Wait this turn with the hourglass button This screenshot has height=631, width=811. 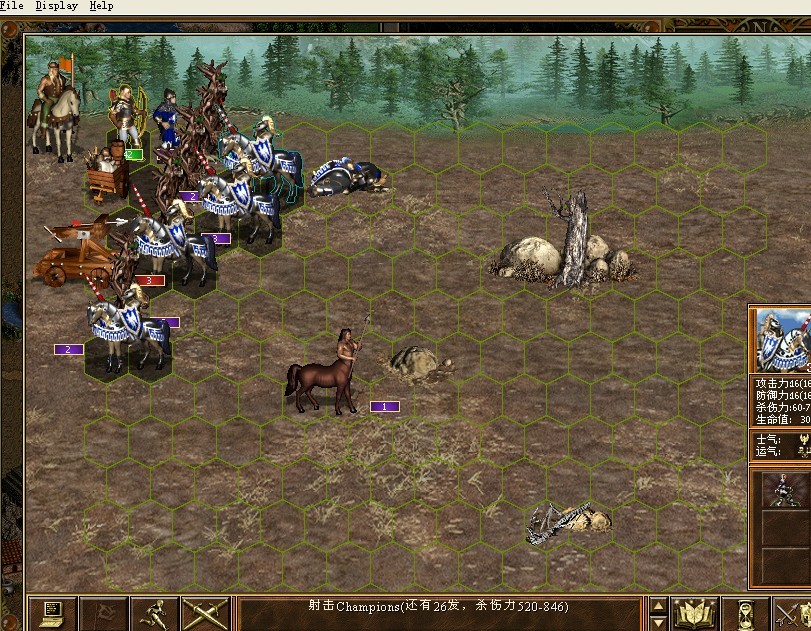[745, 612]
